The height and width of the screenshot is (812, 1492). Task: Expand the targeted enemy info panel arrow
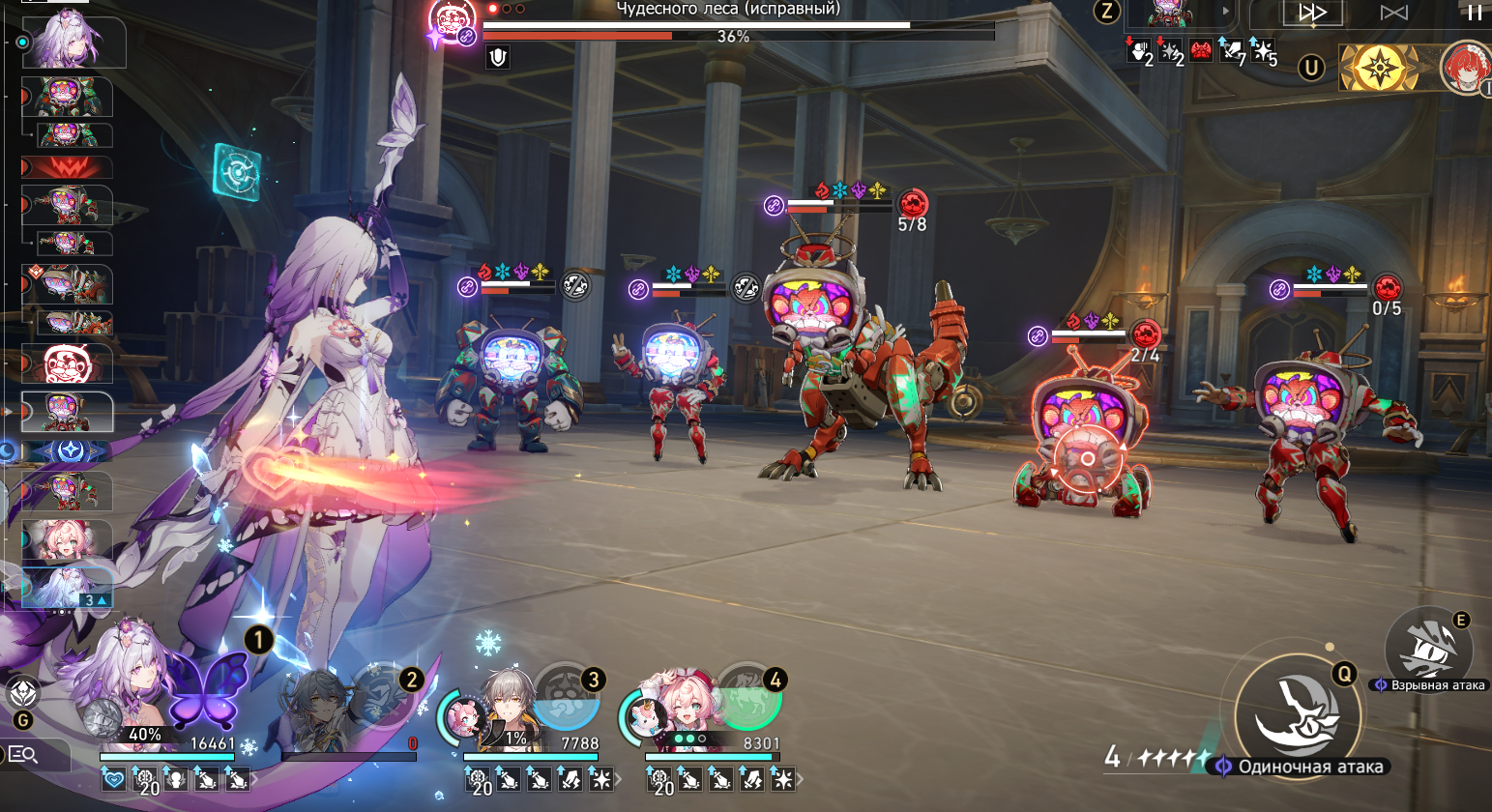click(1226, 13)
